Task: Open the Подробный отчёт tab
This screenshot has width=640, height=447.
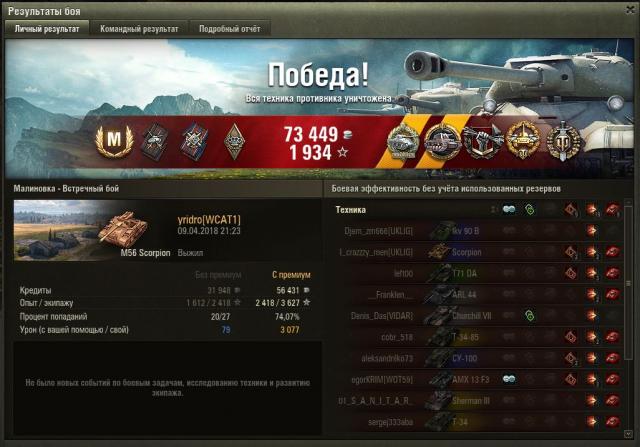Action: [x=229, y=29]
